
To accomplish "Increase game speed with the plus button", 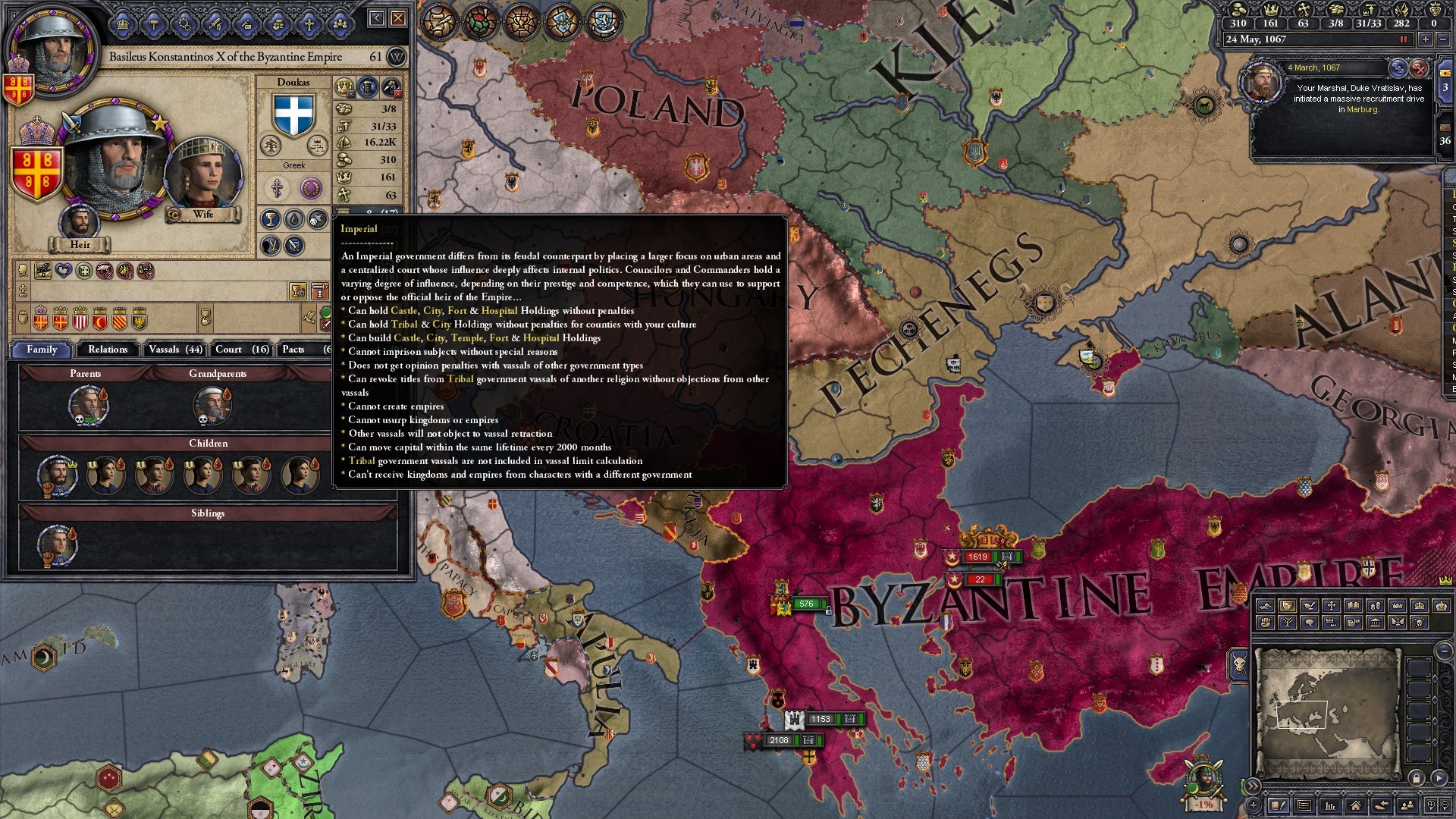I will [1426, 39].
